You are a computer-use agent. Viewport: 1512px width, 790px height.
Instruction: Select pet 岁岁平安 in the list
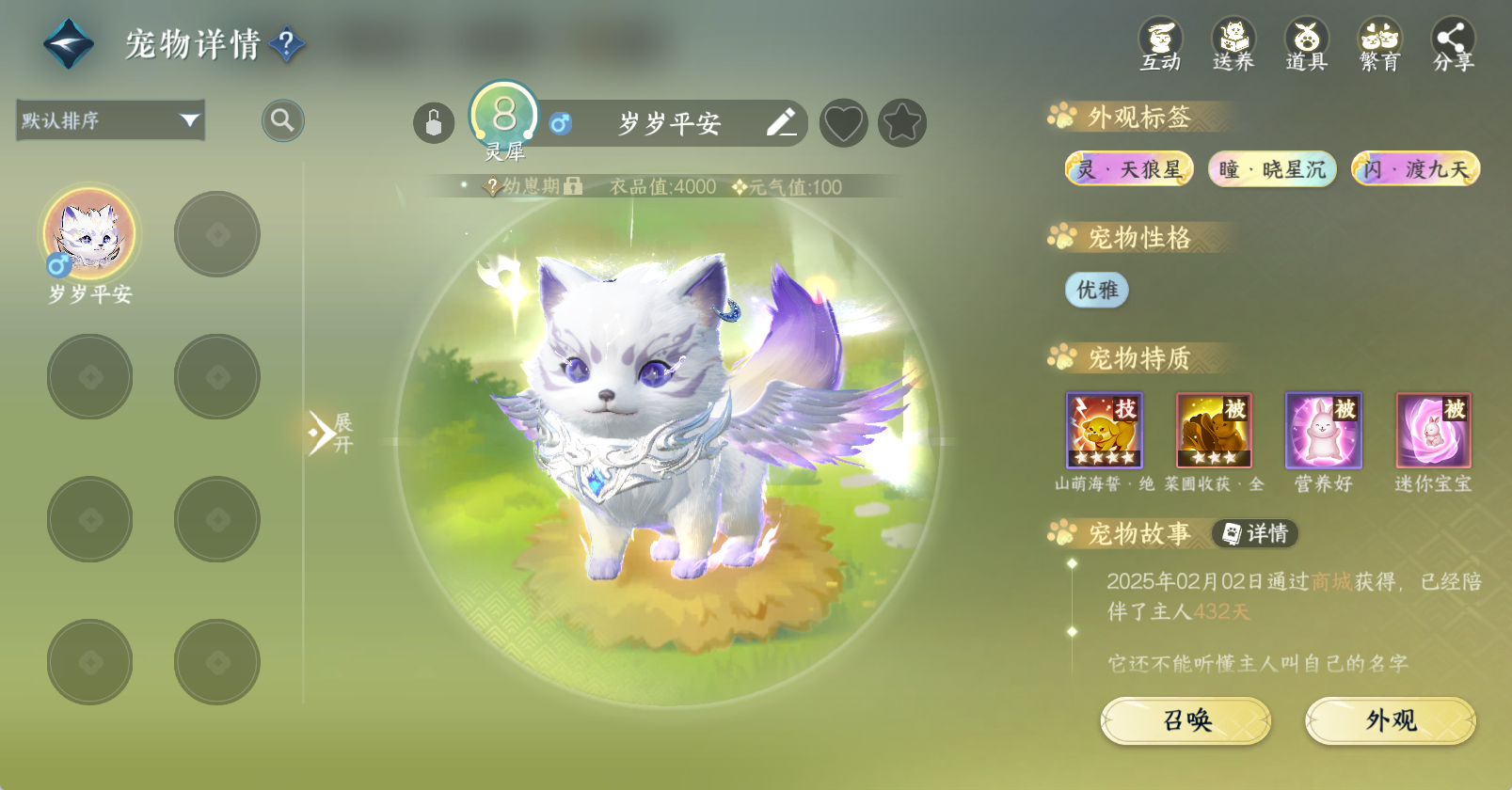coord(90,235)
